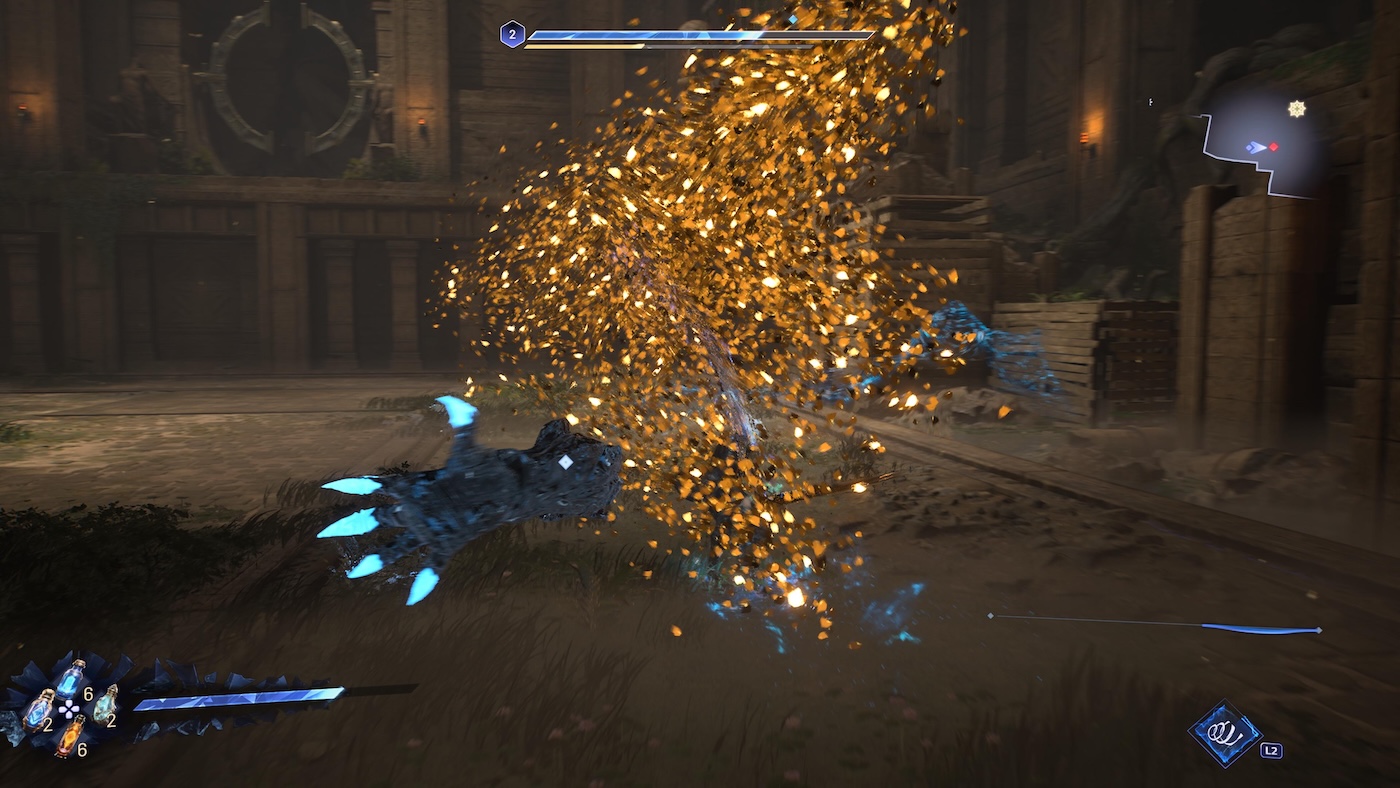Viewport: 1400px width, 788px height.
Task: Select the red enemy marker on the minimap
Action: (1274, 147)
